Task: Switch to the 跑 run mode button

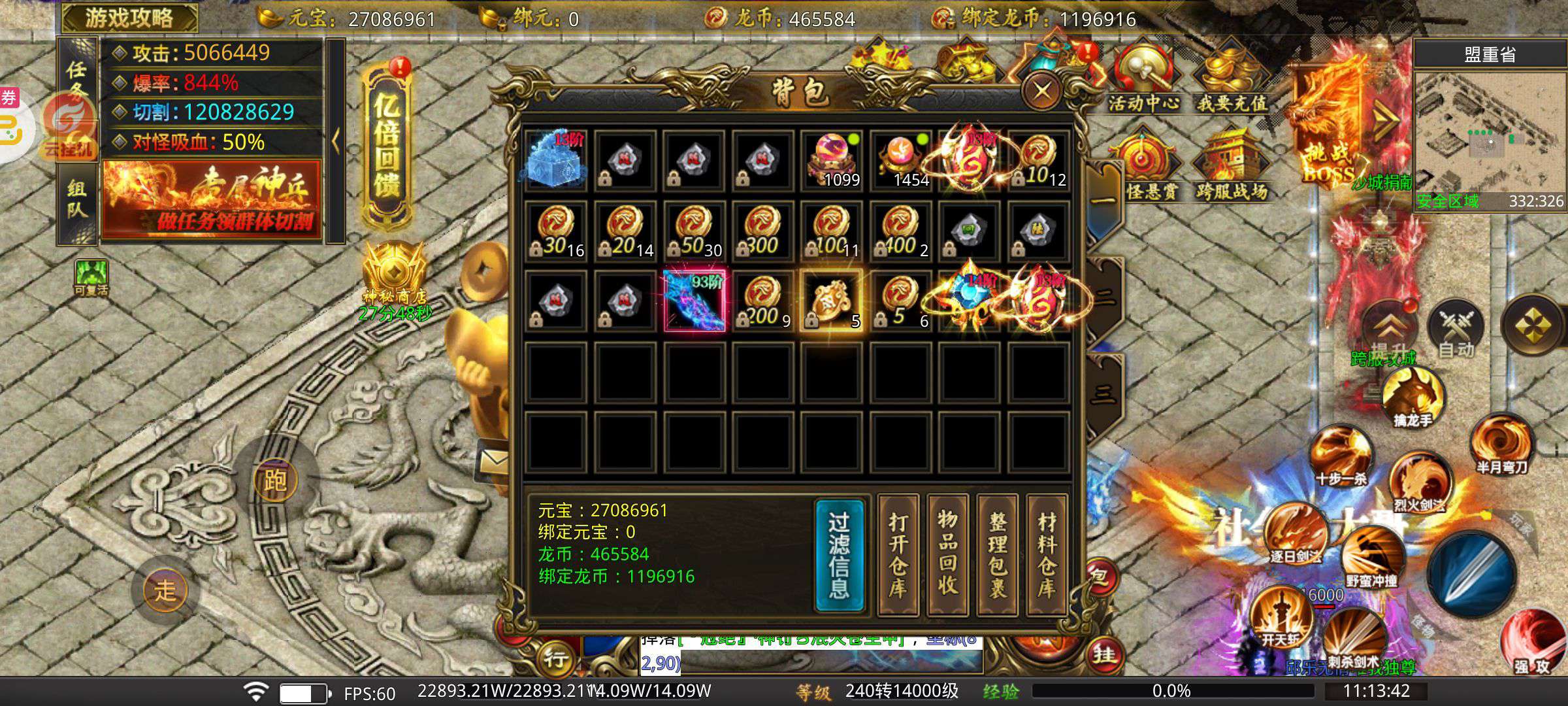Action: point(275,480)
